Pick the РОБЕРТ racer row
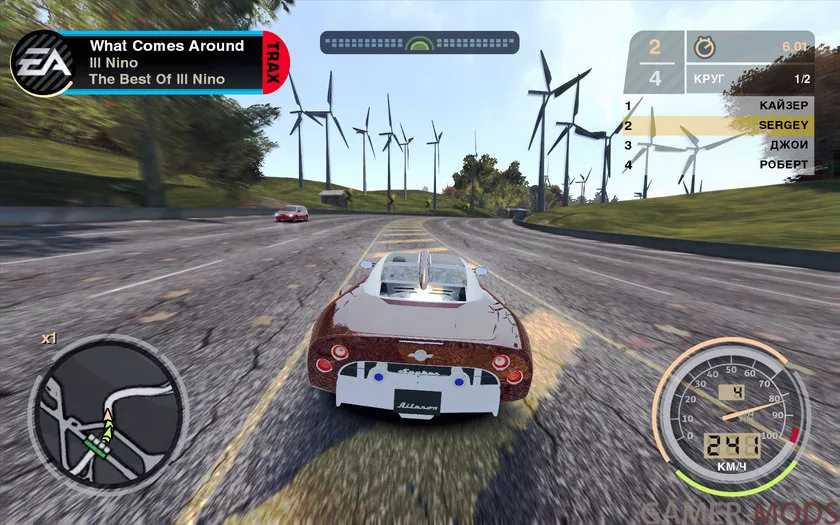This screenshot has width=840, height=525. pos(718,164)
